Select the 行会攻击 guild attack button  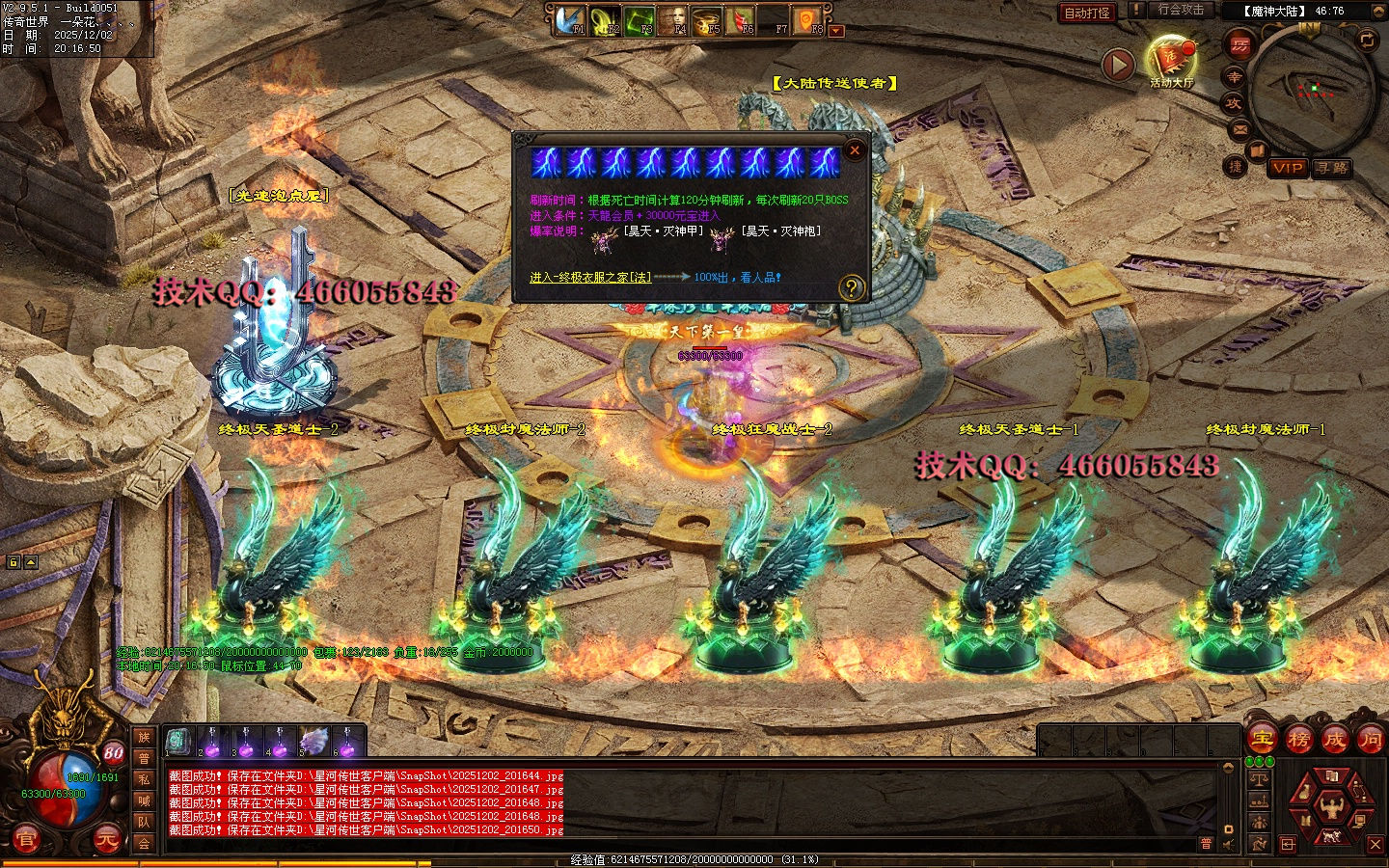click(1180, 10)
